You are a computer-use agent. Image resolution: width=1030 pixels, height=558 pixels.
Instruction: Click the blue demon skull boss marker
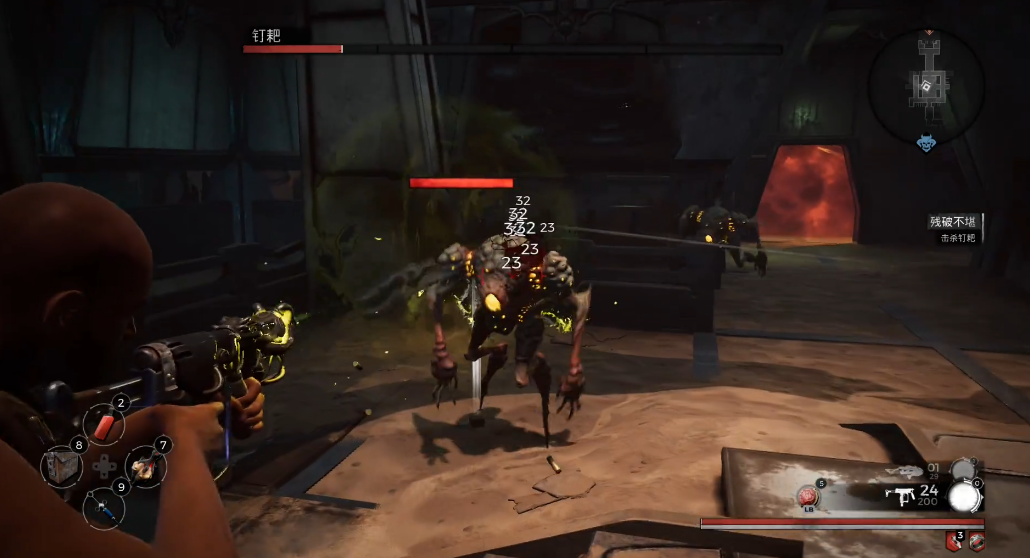tap(926, 145)
